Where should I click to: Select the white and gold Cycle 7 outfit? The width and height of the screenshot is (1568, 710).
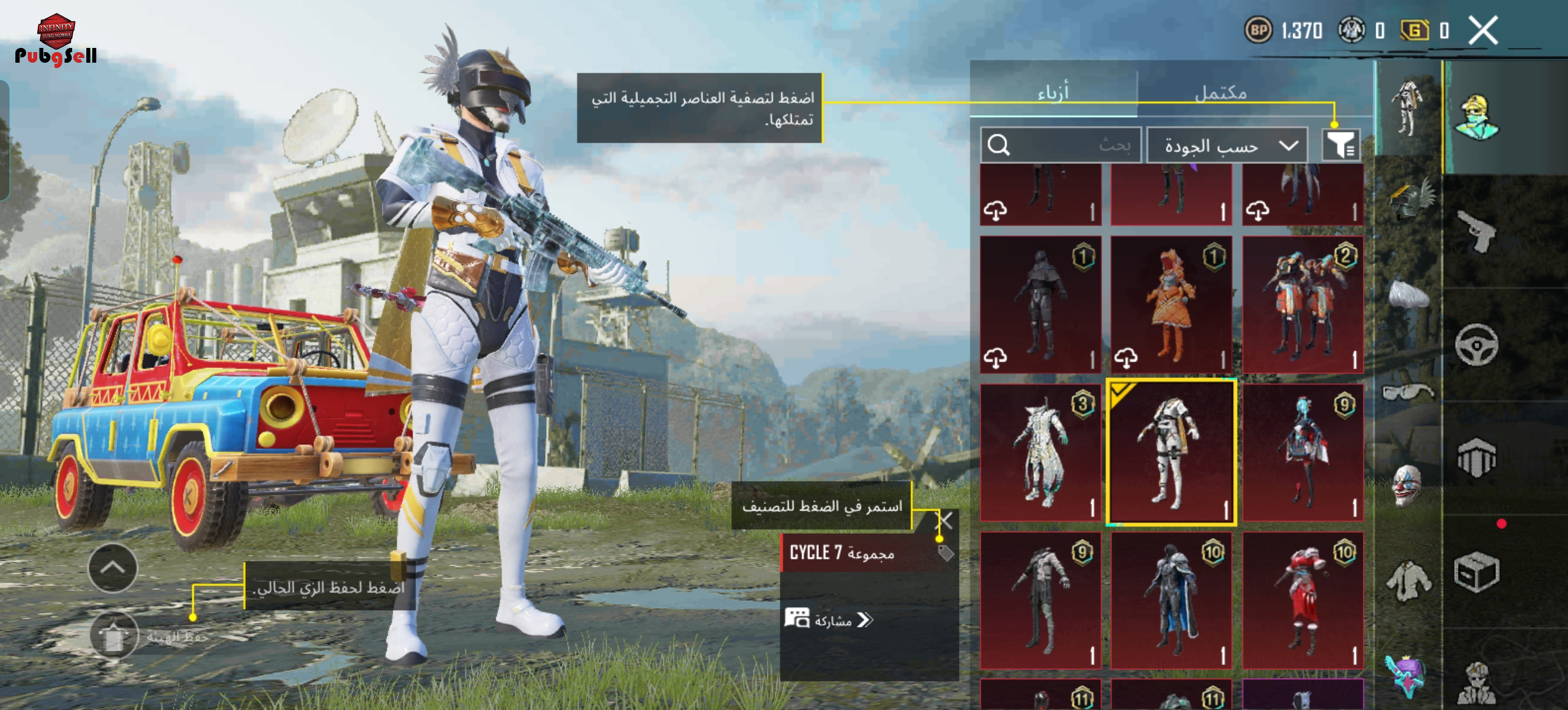(x=1171, y=452)
